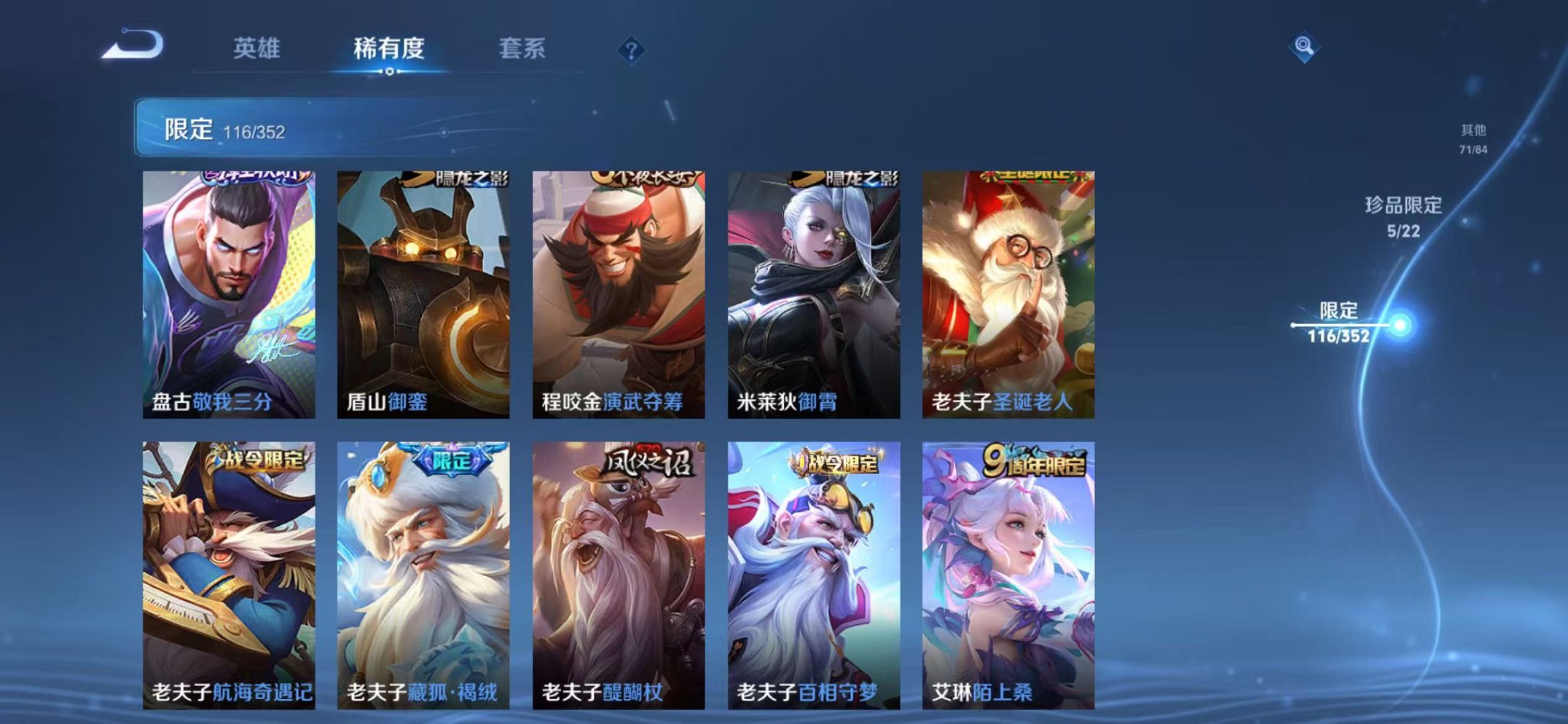1568x724 pixels.
Task: Open the 老夫子 百相守梦 skin card
Action: 814,575
